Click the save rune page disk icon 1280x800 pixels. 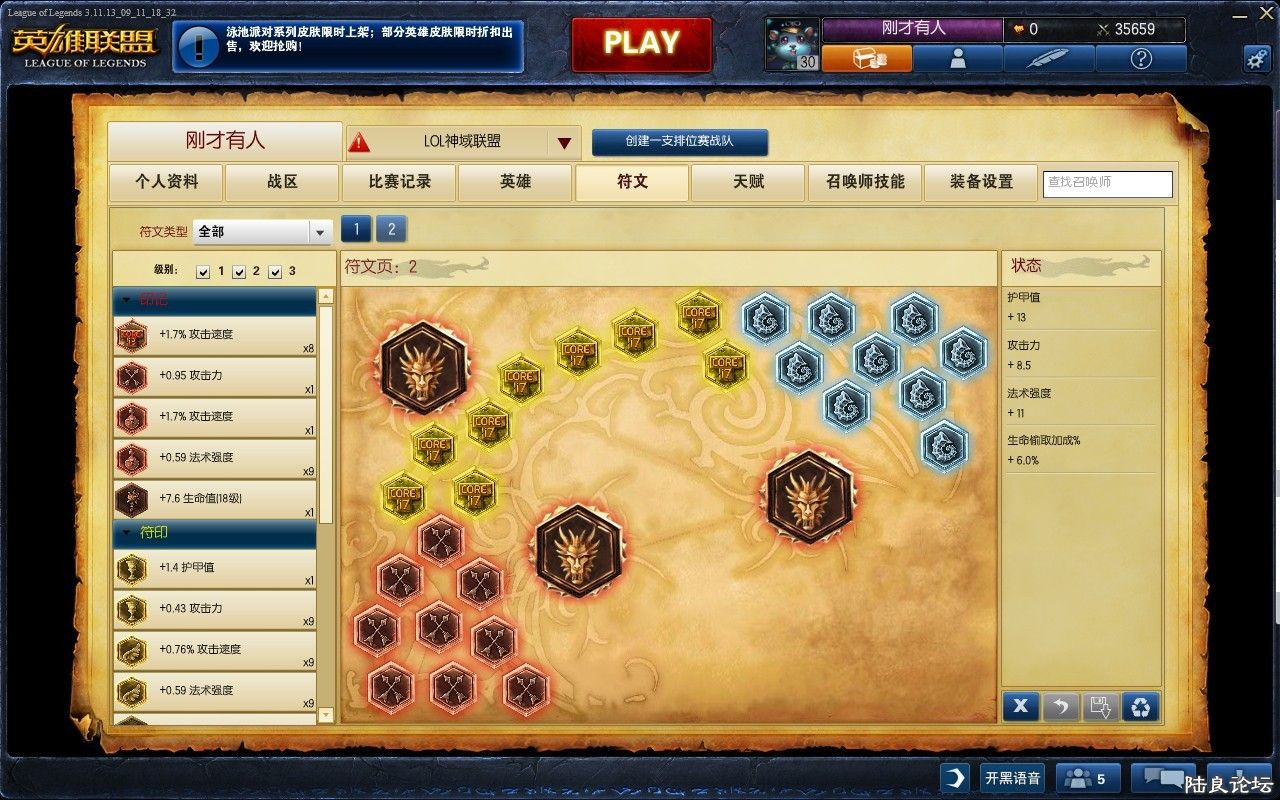coord(1102,706)
